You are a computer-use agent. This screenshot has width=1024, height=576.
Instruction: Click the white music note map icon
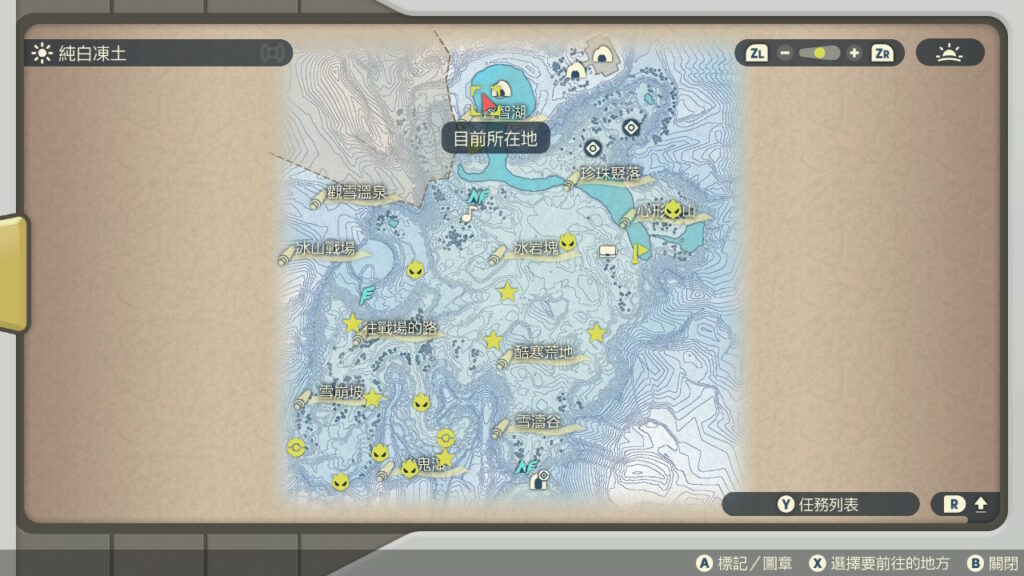[x=467, y=214]
